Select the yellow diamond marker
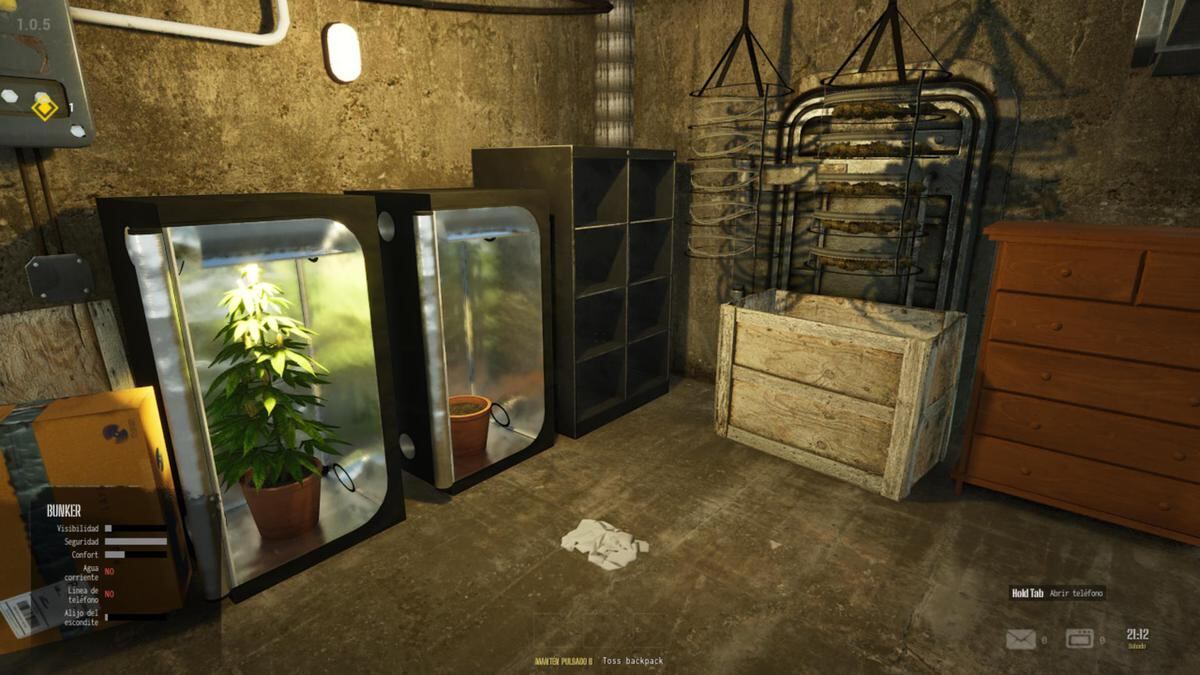 [45, 106]
